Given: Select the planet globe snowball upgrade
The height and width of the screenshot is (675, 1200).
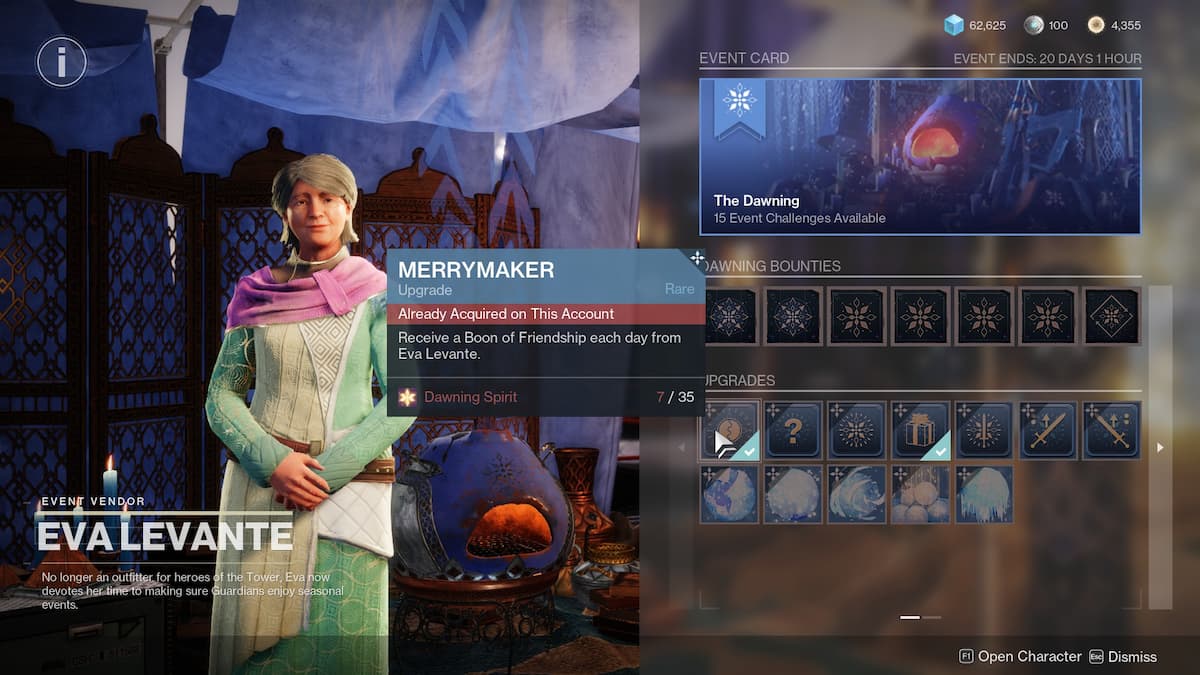Looking at the screenshot, I should click(730, 494).
